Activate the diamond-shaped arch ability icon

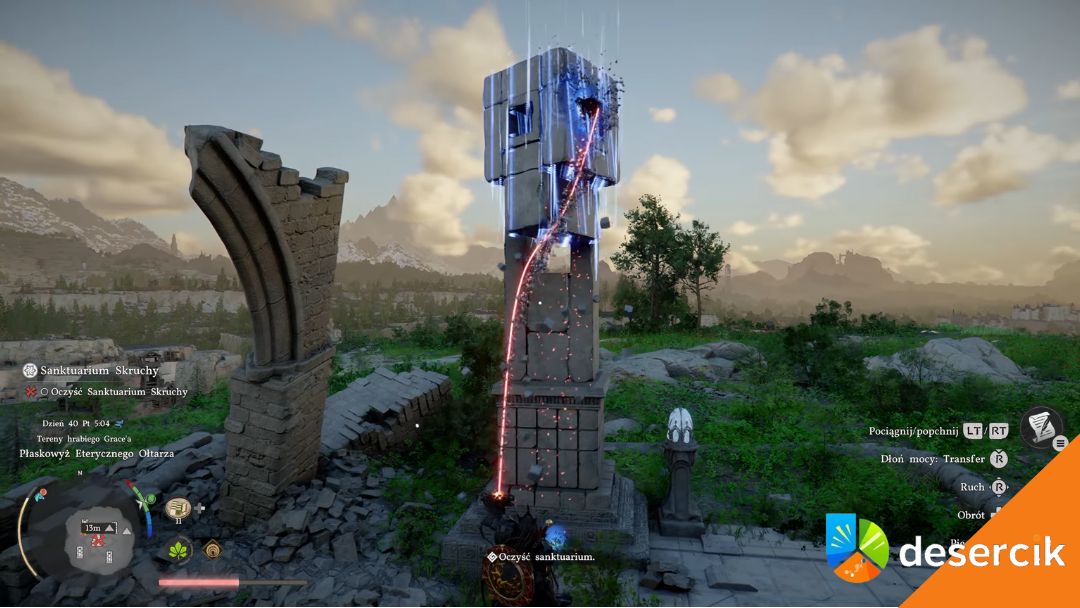(212, 549)
